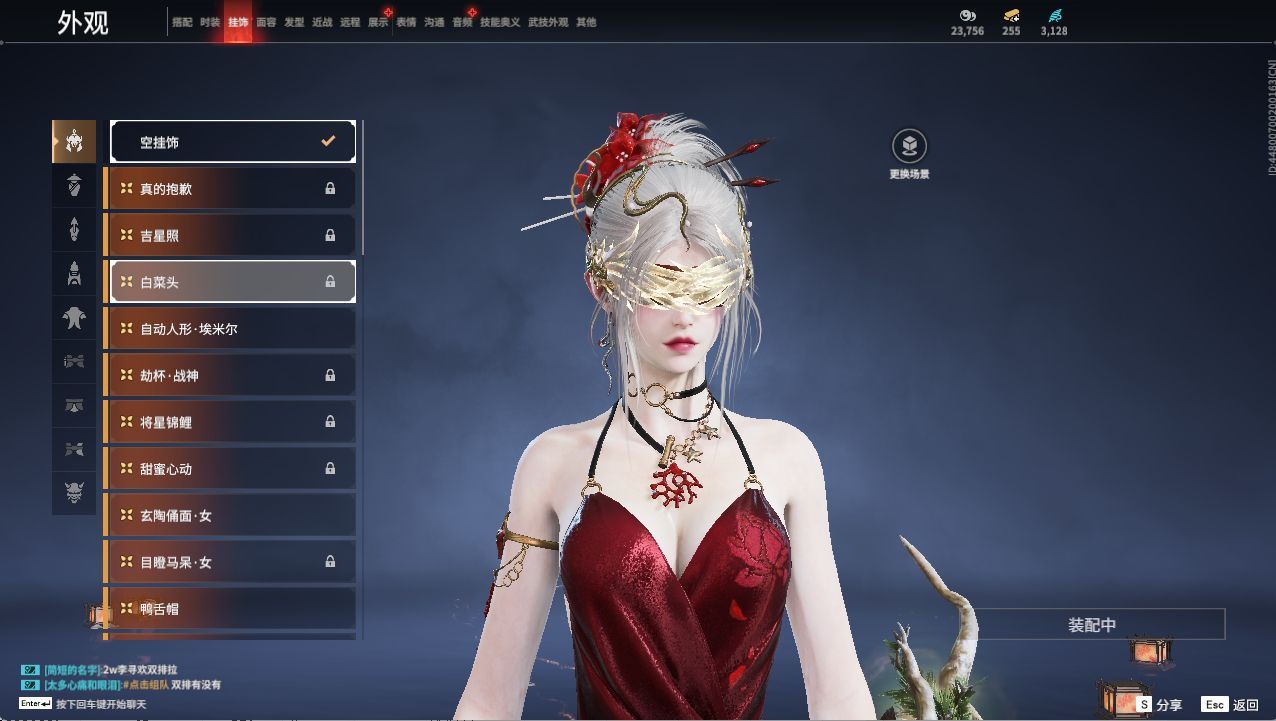Switch to the 面容 face tab
The image size is (1276, 721).
pyautogui.click(x=266, y=22)
